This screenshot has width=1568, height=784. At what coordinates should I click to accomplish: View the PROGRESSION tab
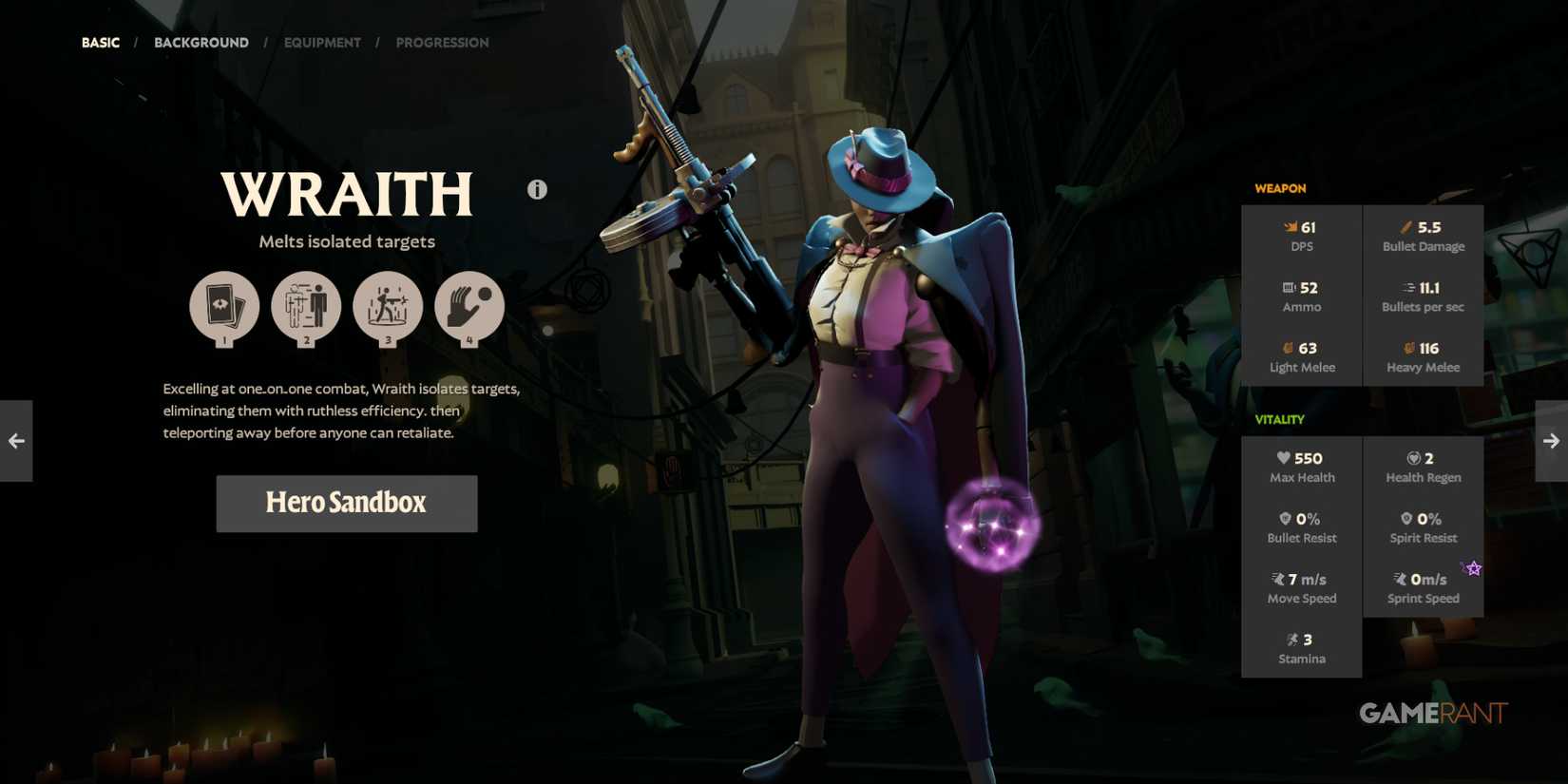point(442,42)
